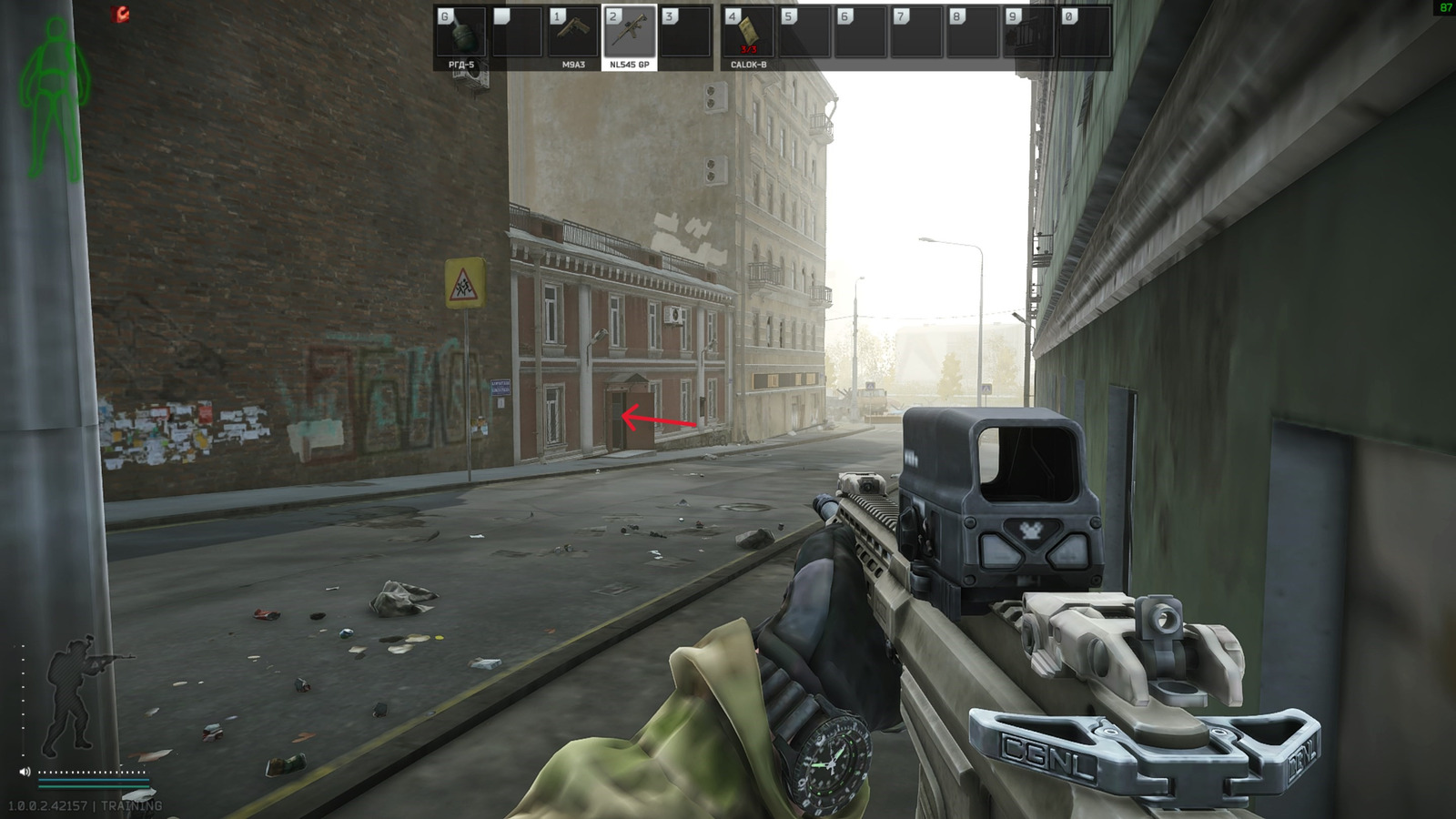Click the red fire-mode indicator top left
Viewport: 1456px width, 819px height.
tap(119, 14)
